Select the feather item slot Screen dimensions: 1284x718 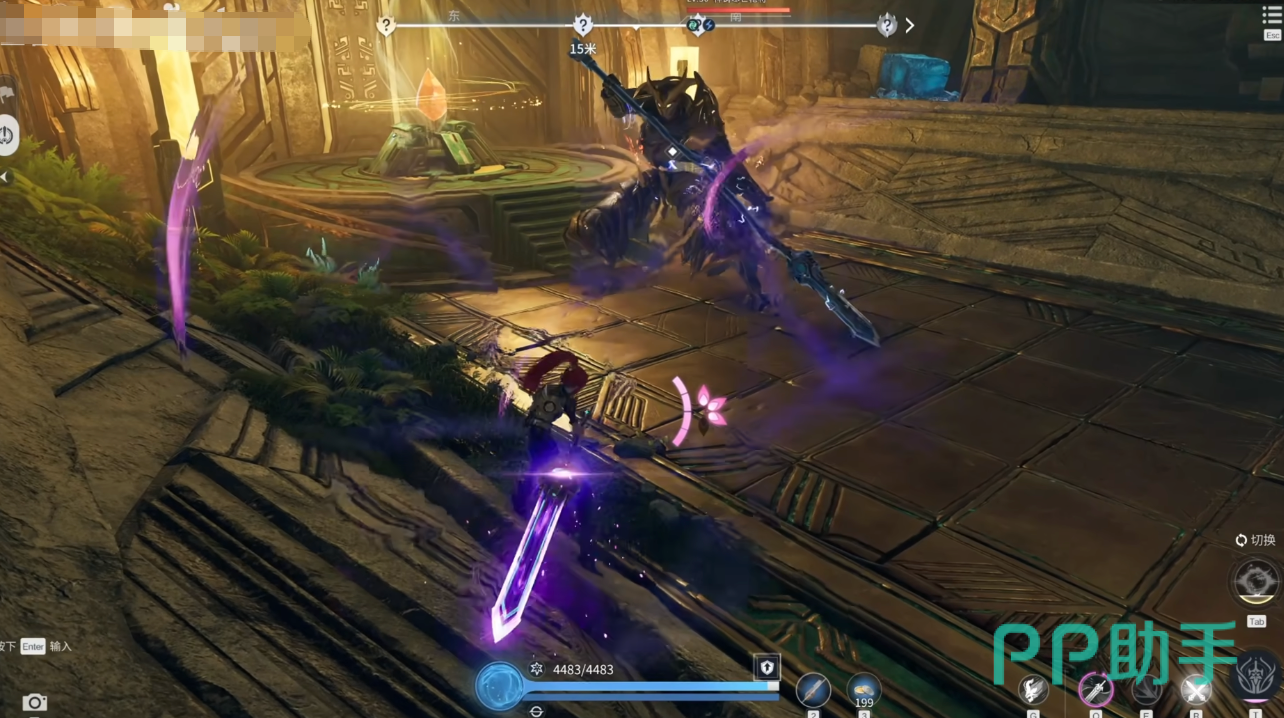click(813, 689)
